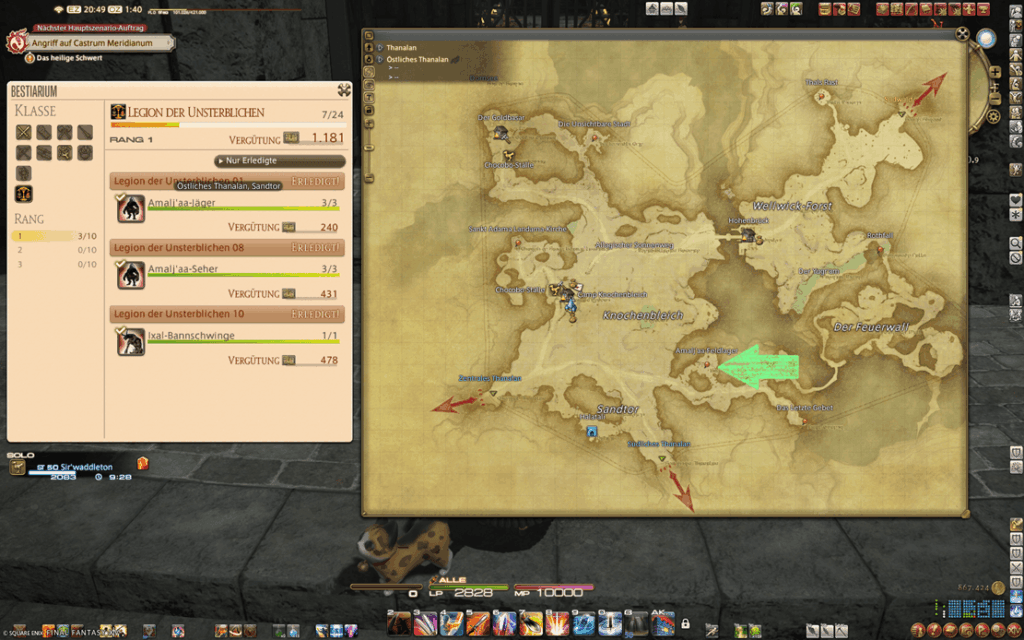Zoom in using the minimap plus button
The height and width of the screenshot is (640, 1024).
(996, 86)
